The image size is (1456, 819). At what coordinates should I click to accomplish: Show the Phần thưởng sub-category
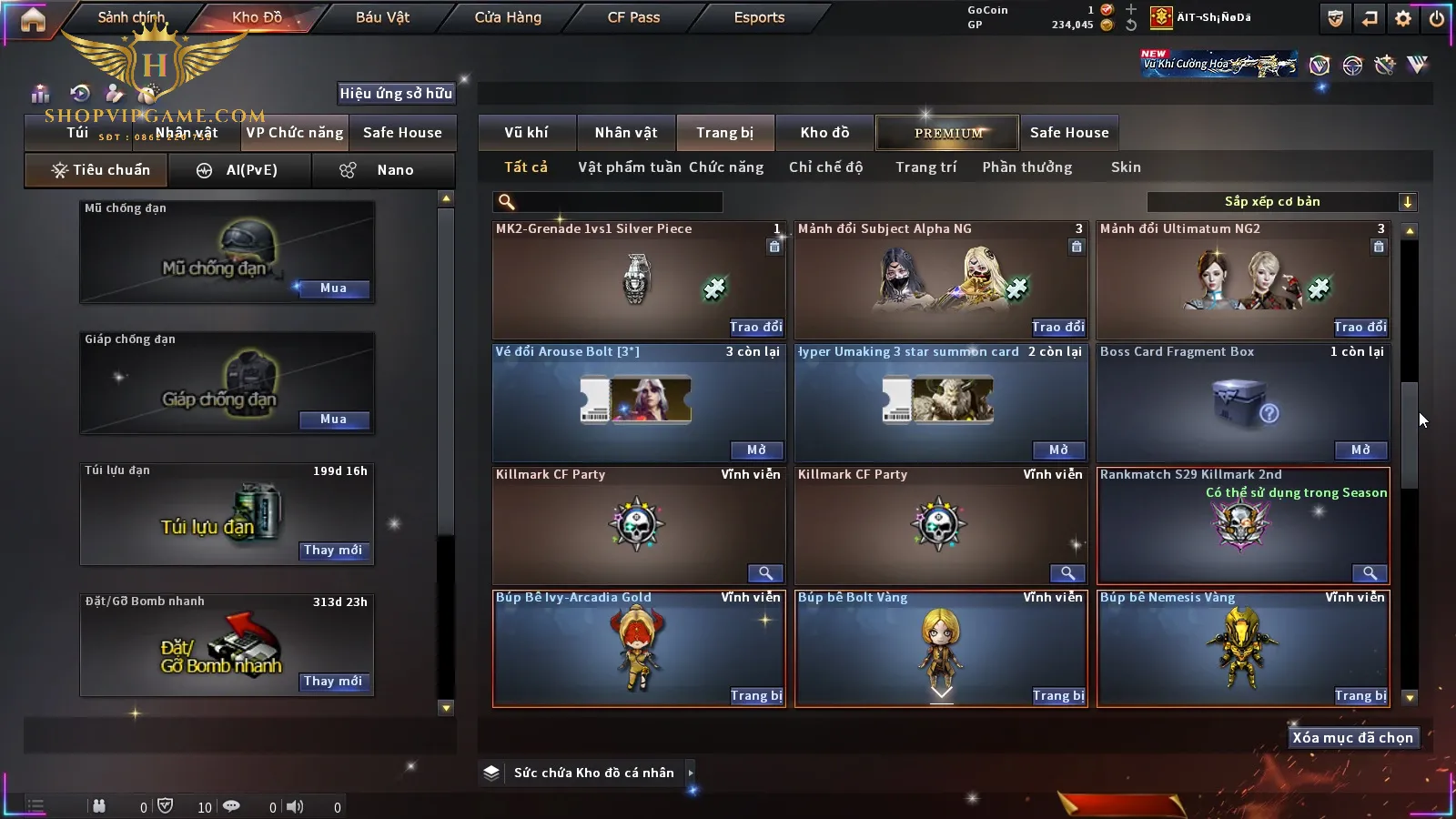[x=1026, y=167]
